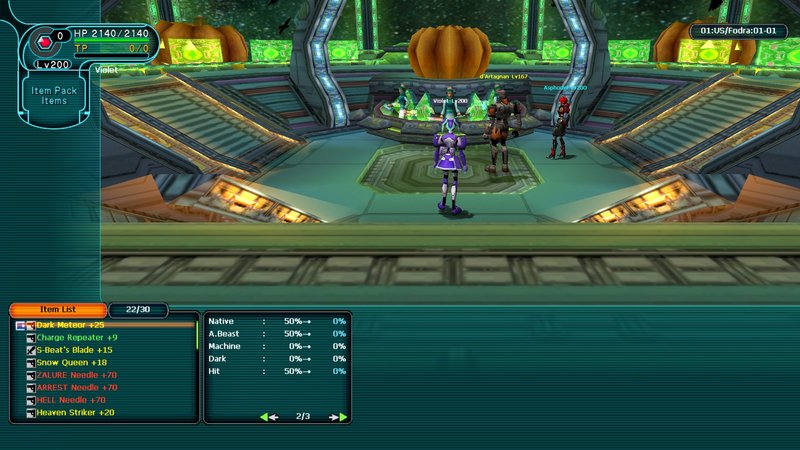Go to previous item stats page
This screenshot has width=800, height=450.
pyautogui.click(x=268, y=416)
